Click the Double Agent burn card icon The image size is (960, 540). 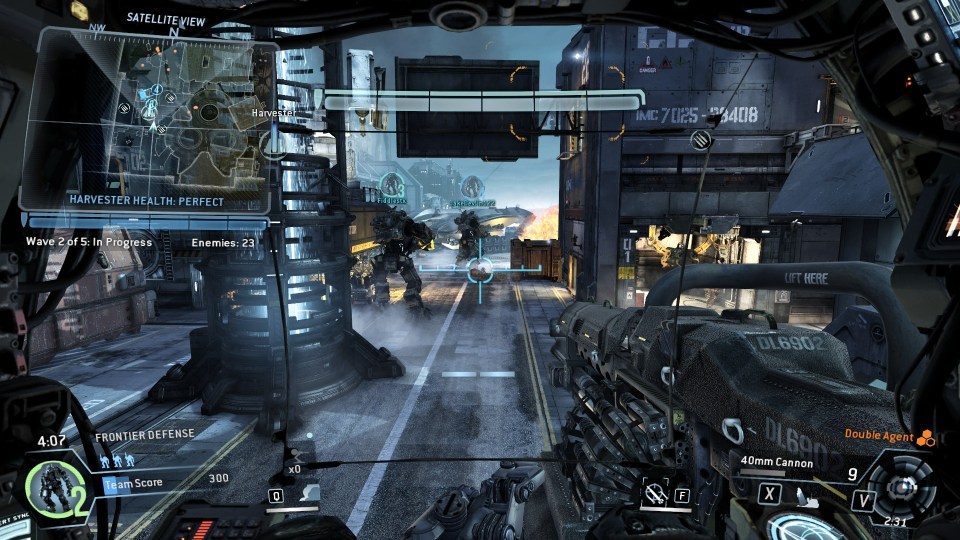coord(925,437)
